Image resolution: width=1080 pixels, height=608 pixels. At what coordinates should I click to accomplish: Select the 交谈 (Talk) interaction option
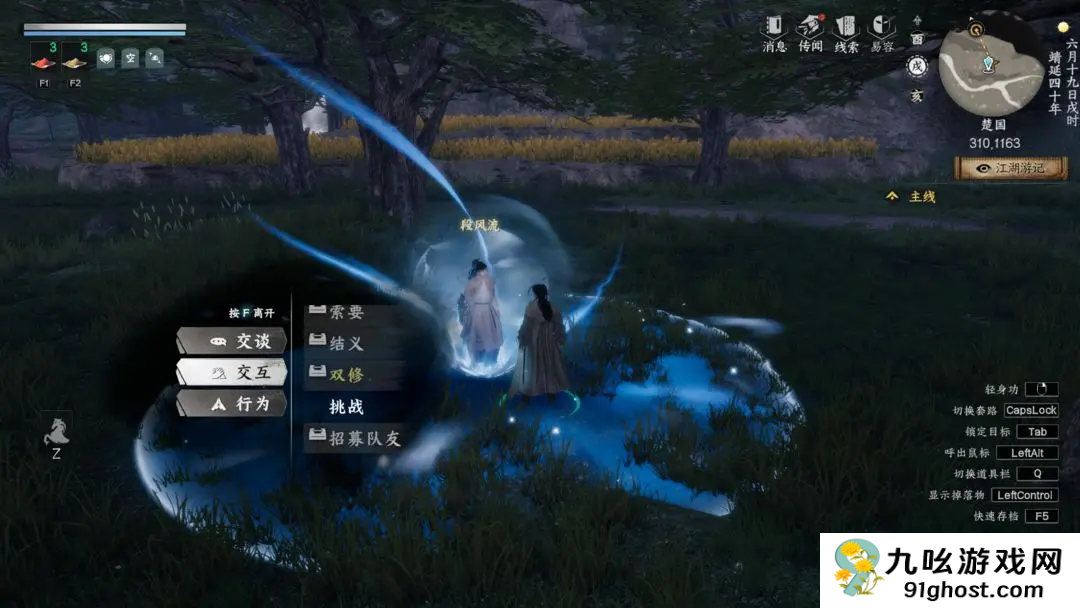(232, 341)
